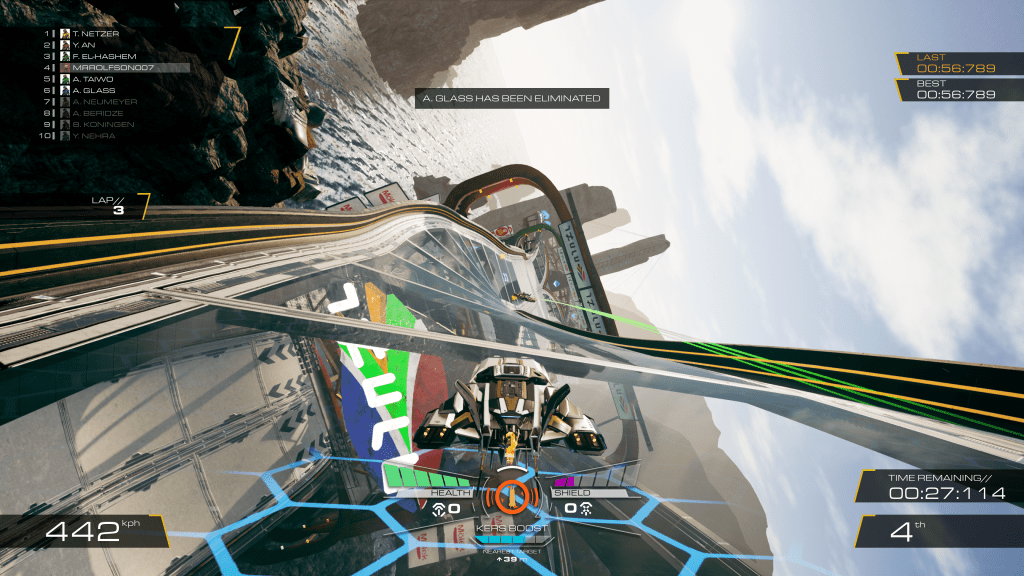
Task: Select T. Netzer in the standings list
Action: (x=93, y=33)
